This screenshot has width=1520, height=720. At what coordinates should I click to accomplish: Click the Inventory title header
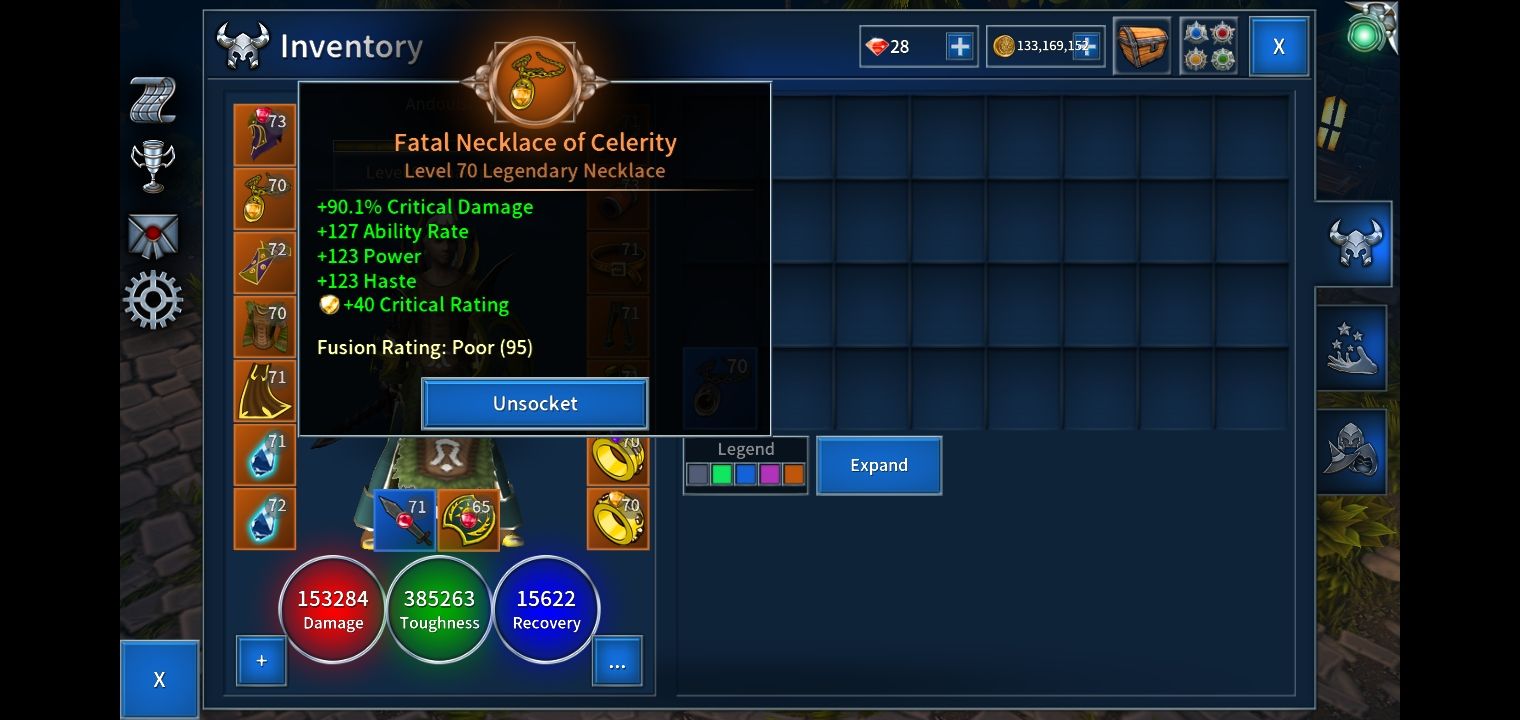(x=350, y=45)
